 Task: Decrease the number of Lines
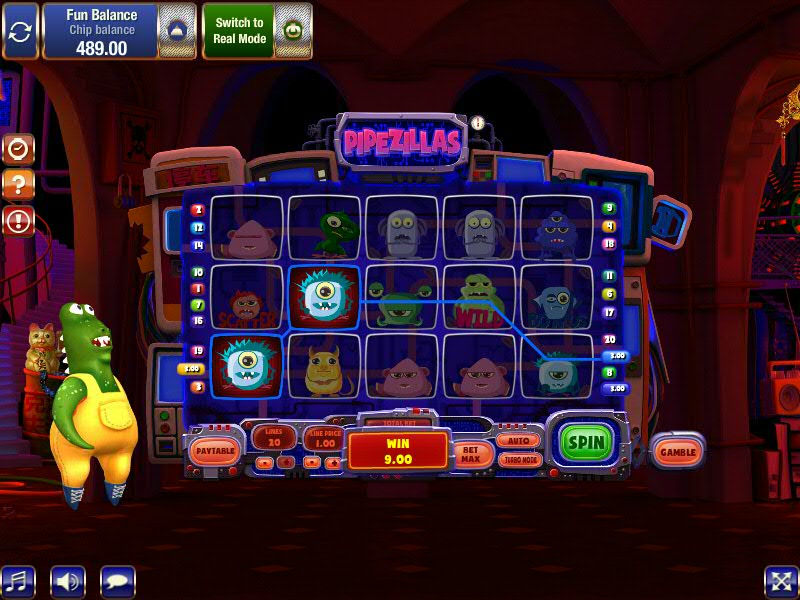[x=264, y=462]
